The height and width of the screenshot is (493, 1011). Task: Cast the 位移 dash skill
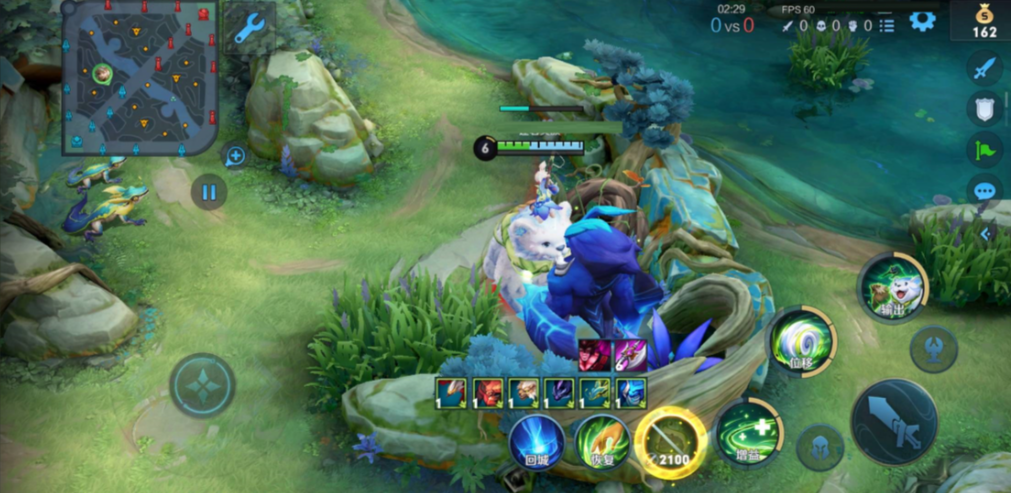(802, 340)
